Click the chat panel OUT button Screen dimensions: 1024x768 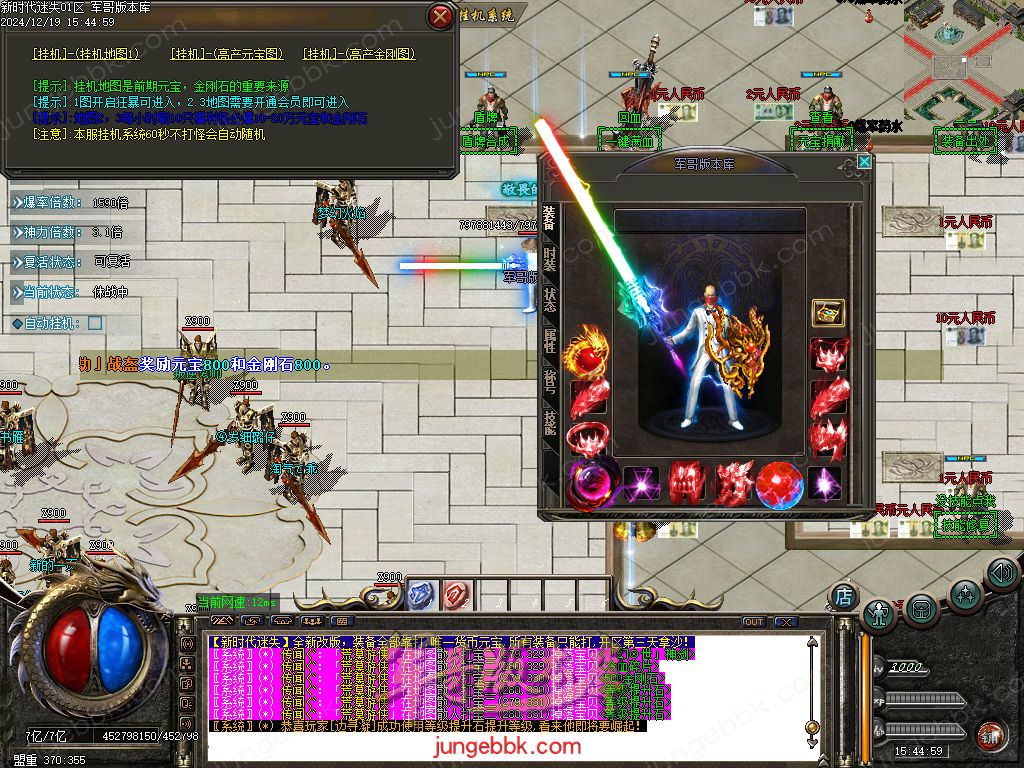pyautogui.click(x=753, y=622)
